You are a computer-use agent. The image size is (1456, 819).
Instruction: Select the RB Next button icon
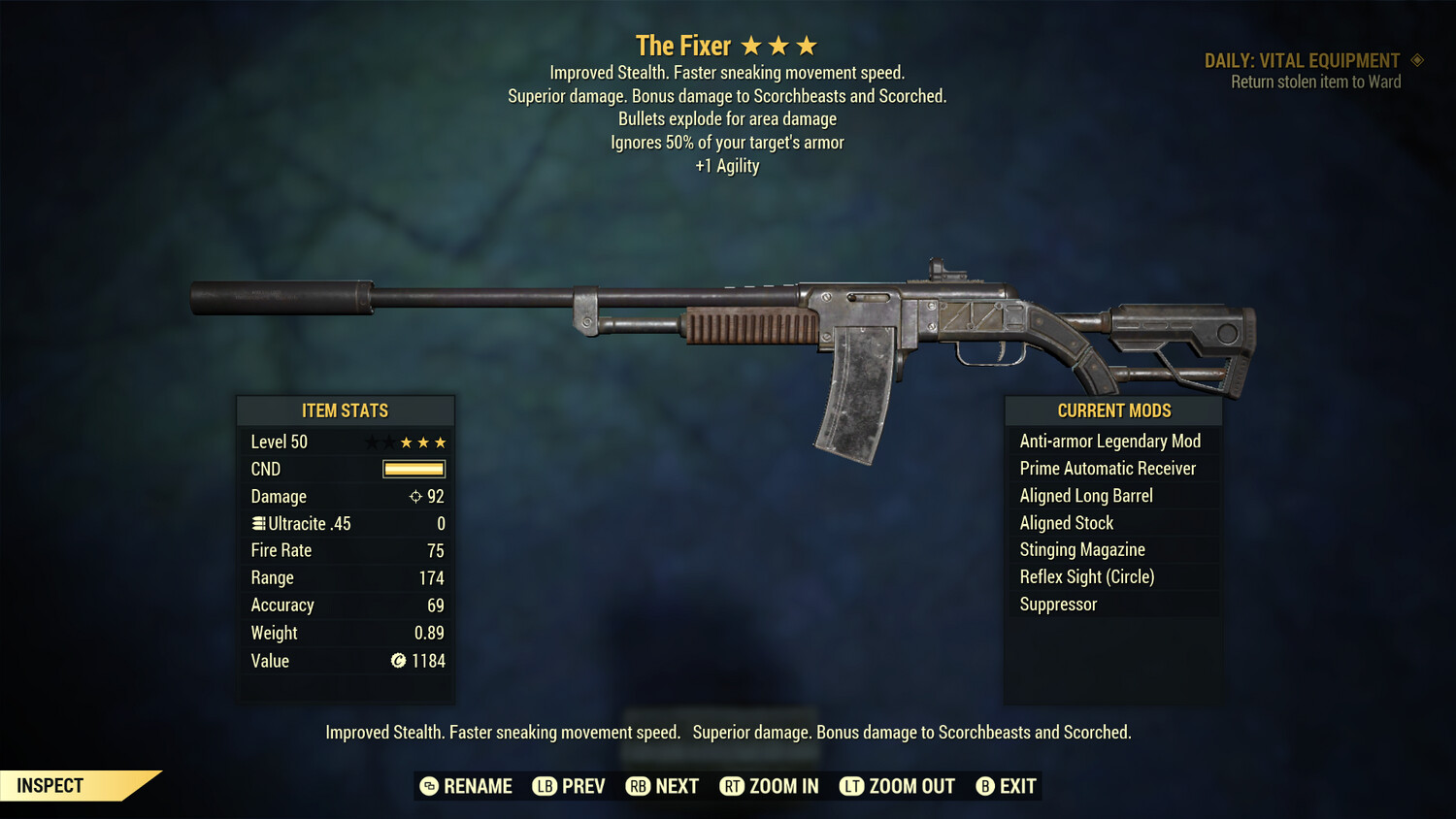click(x=639, y=786)
